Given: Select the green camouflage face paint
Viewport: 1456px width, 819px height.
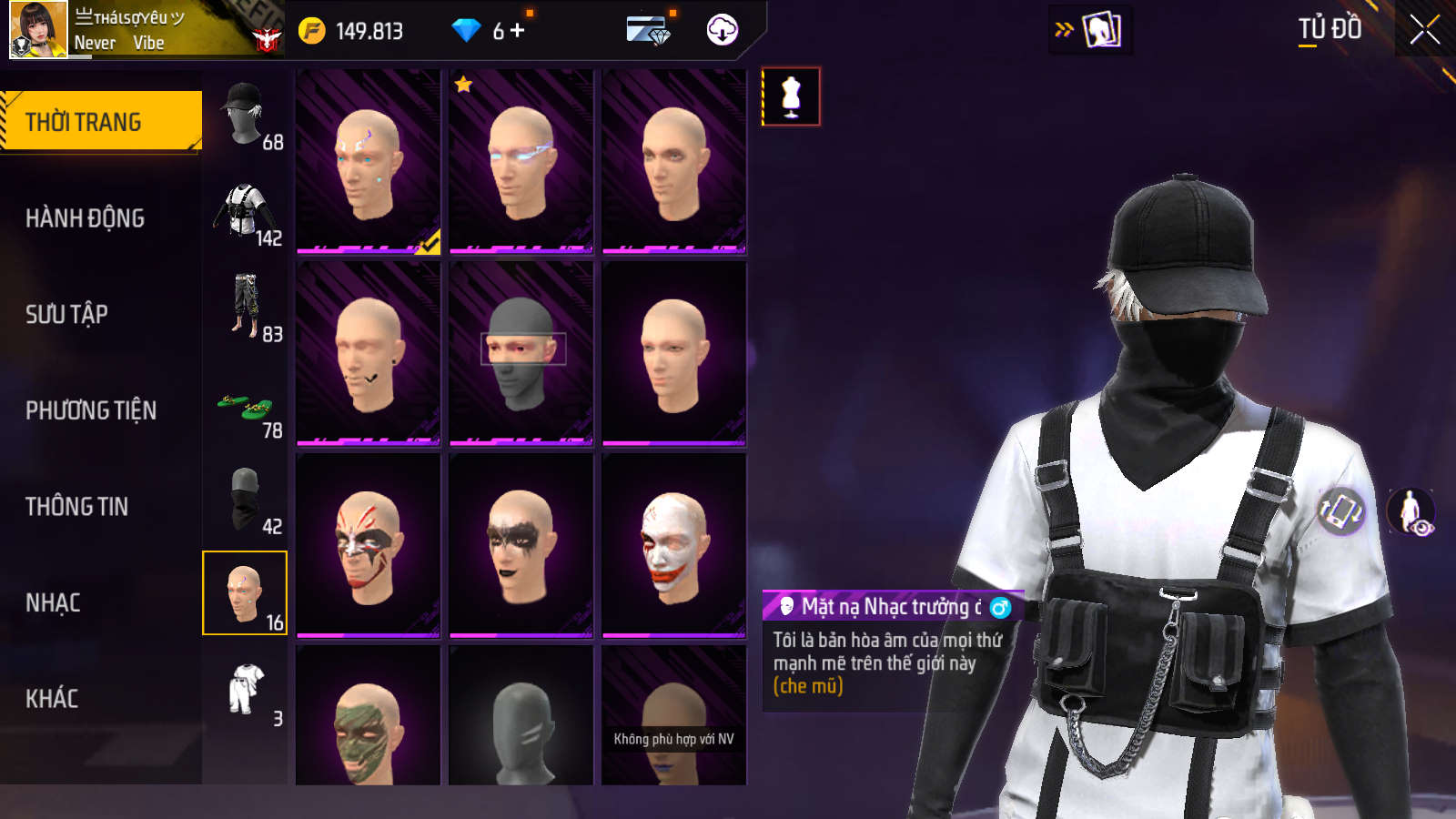Looking at the screenshot, I should (368, 721).
